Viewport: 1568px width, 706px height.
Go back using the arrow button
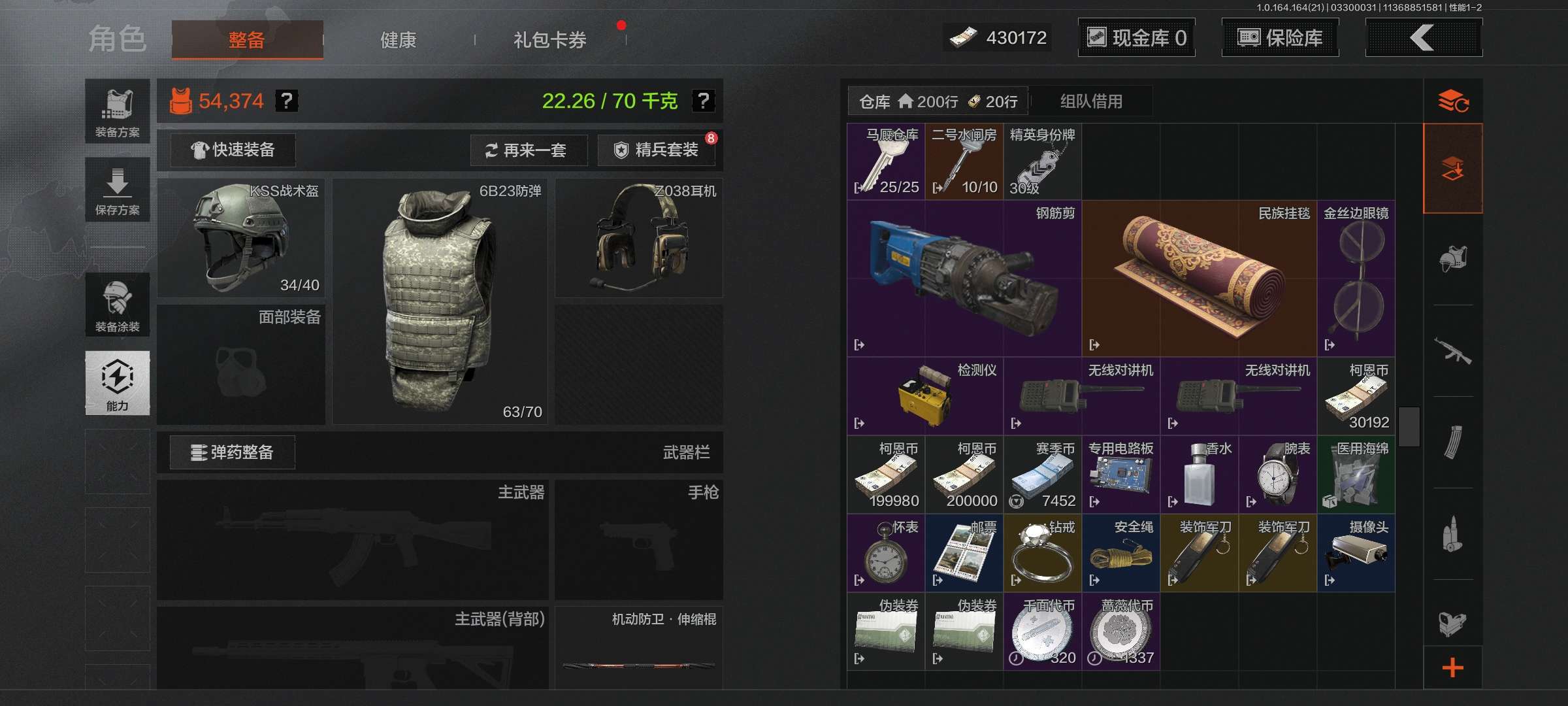click(x=1423, y=38)
